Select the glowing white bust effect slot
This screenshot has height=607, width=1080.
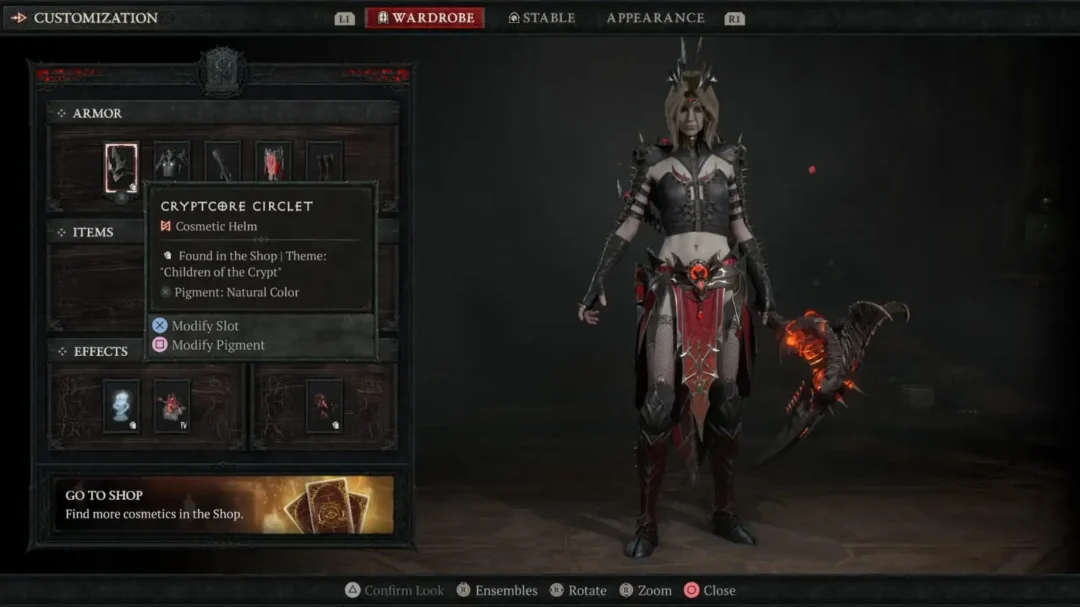[x=121, y=405]
